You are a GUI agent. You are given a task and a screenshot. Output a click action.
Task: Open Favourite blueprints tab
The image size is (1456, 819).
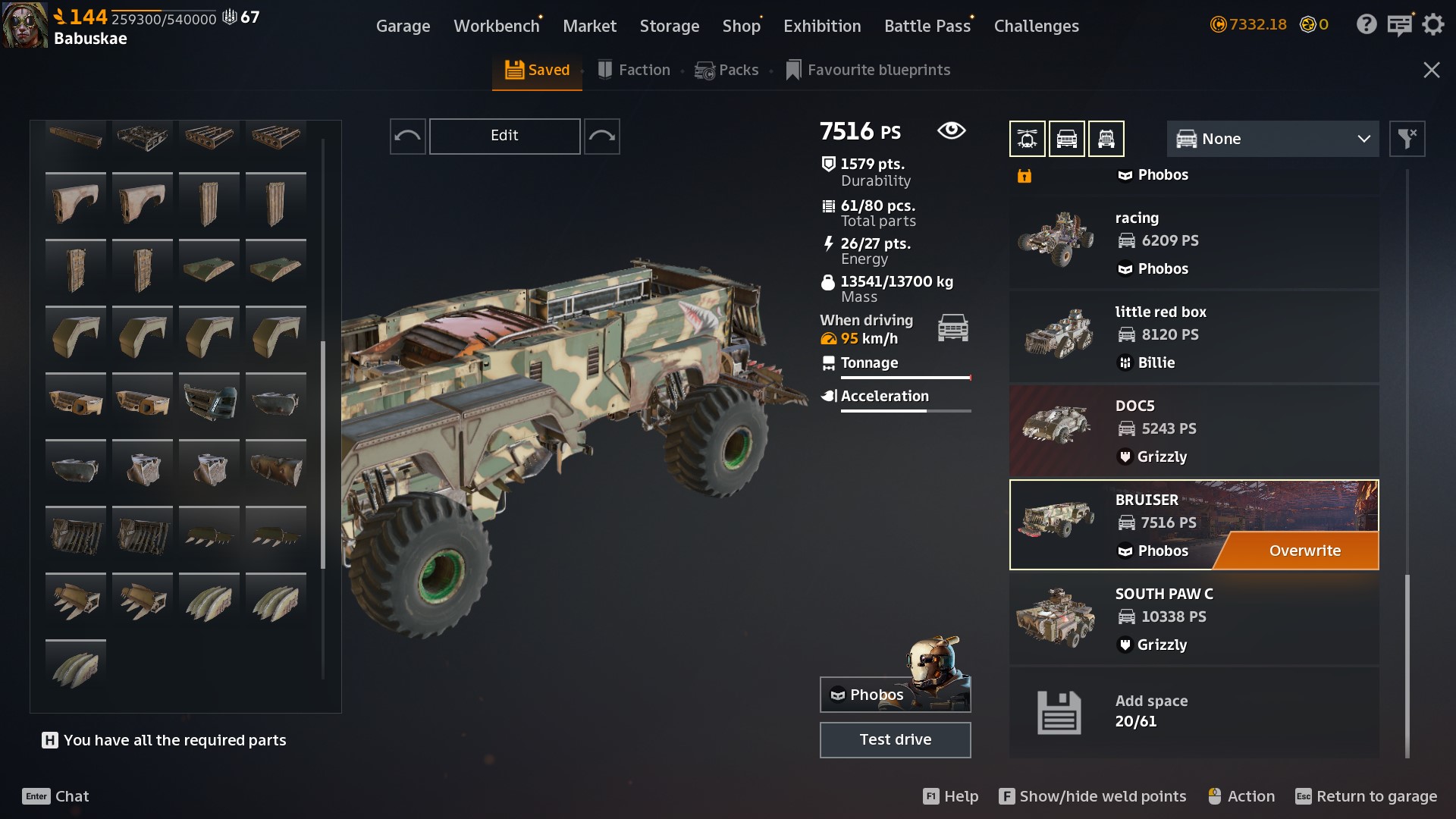pyautogui.click(x=868, y=70)
